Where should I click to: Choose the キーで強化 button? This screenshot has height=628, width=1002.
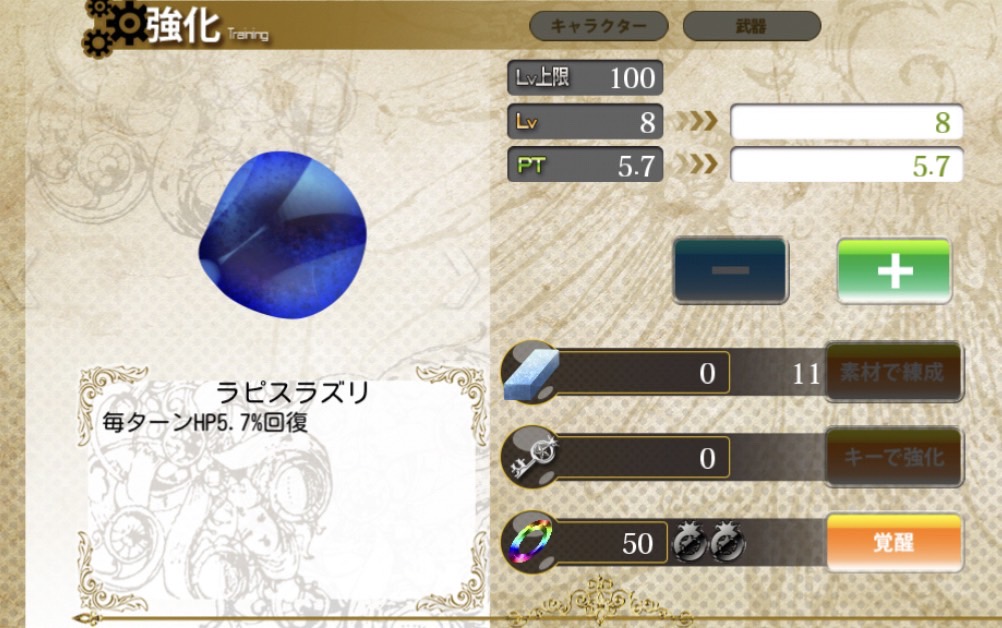(x=893, y=458)
